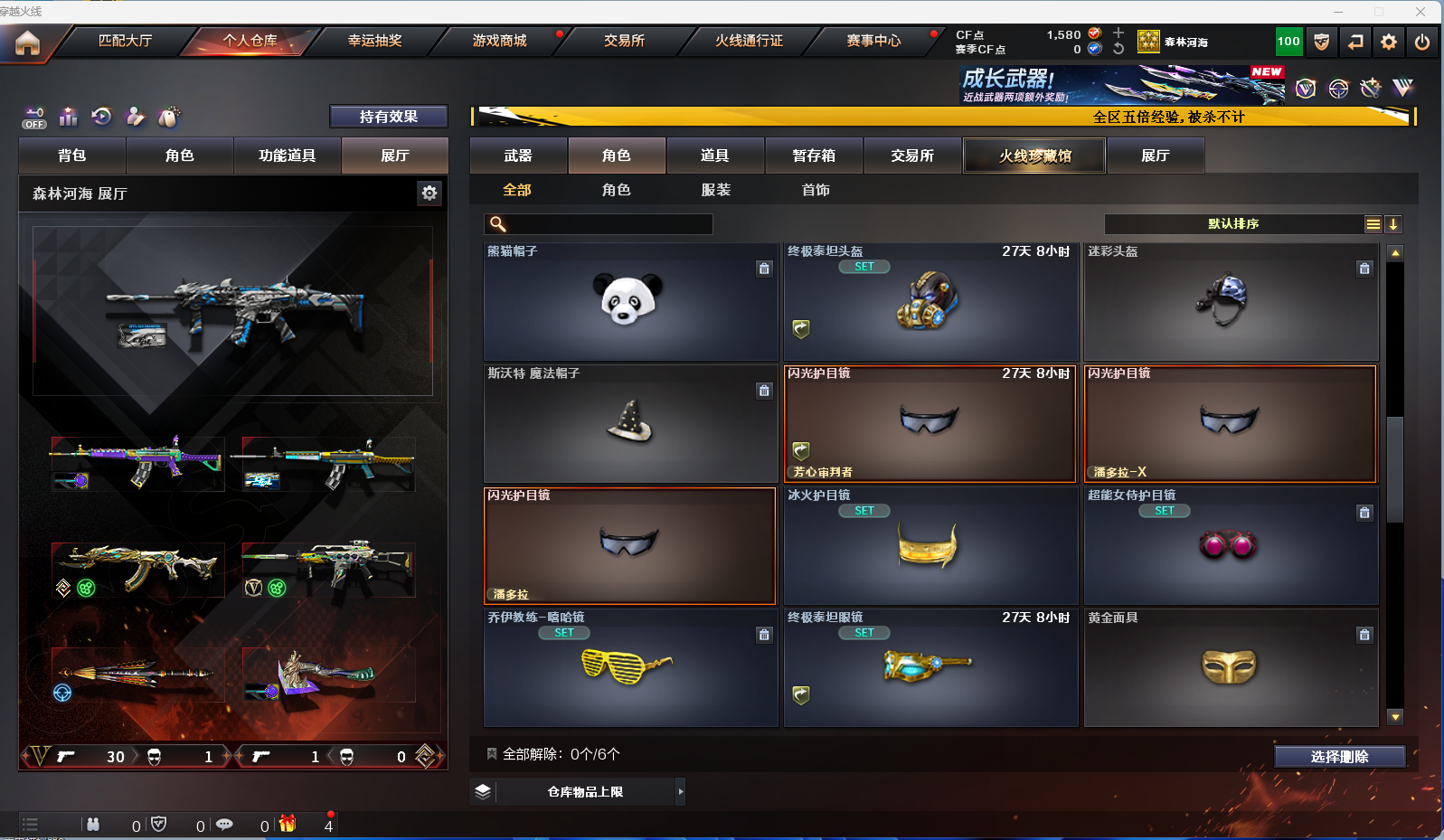Return to home via house icon
Image resolution: width=1444 pixels, height=840 pixels.
pyautogui.click(x=27, y=42)
